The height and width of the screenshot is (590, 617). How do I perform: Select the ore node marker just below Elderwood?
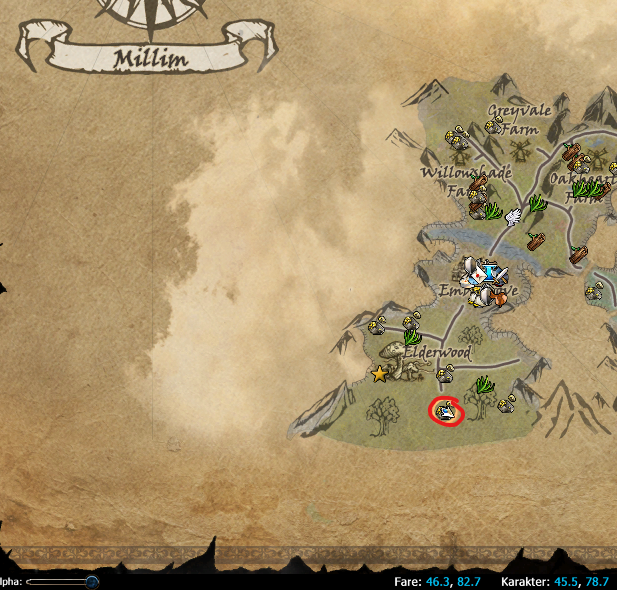(x=446, y=375)
